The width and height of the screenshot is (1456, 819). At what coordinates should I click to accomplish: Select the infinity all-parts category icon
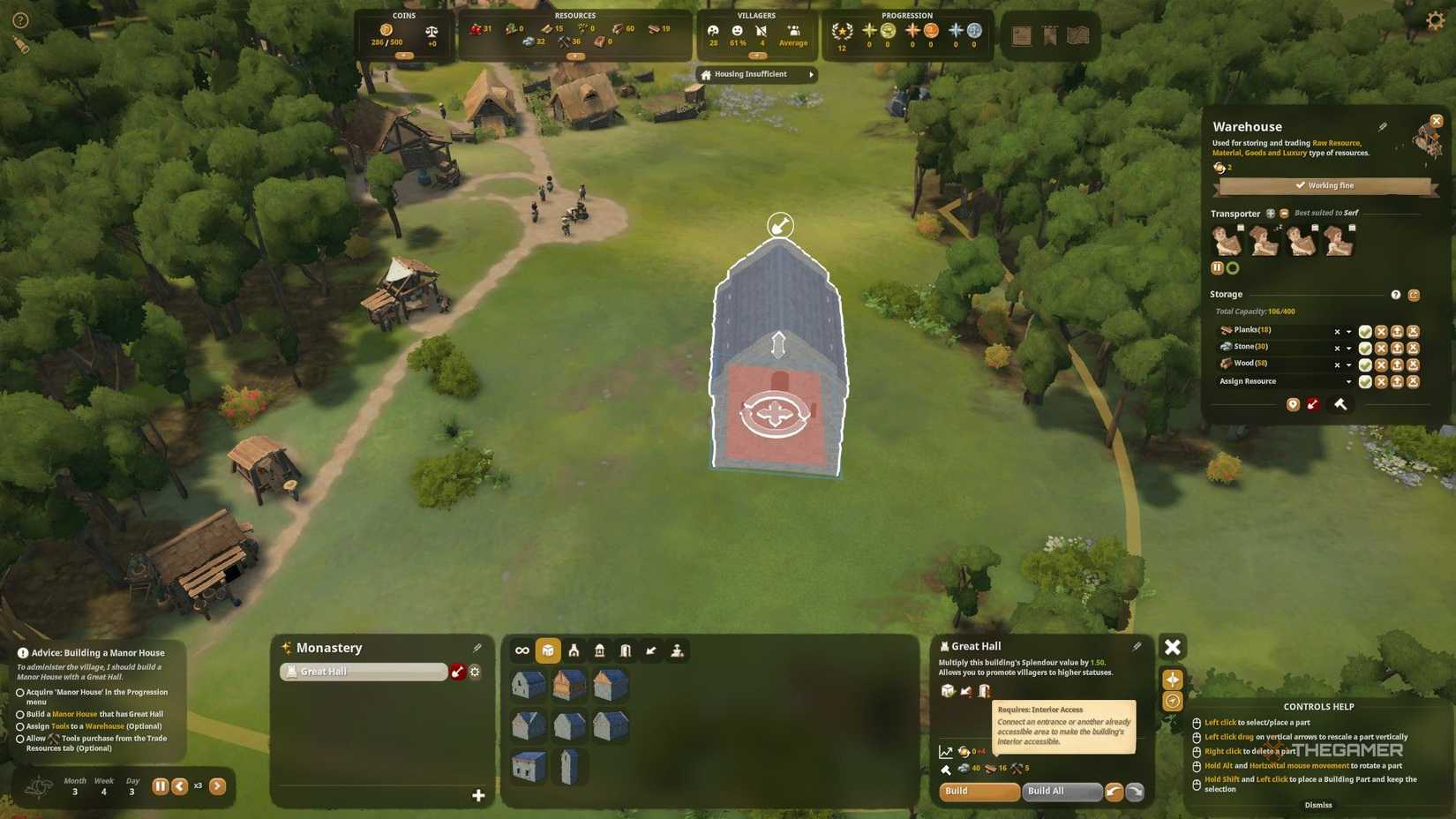pos(522,650)
